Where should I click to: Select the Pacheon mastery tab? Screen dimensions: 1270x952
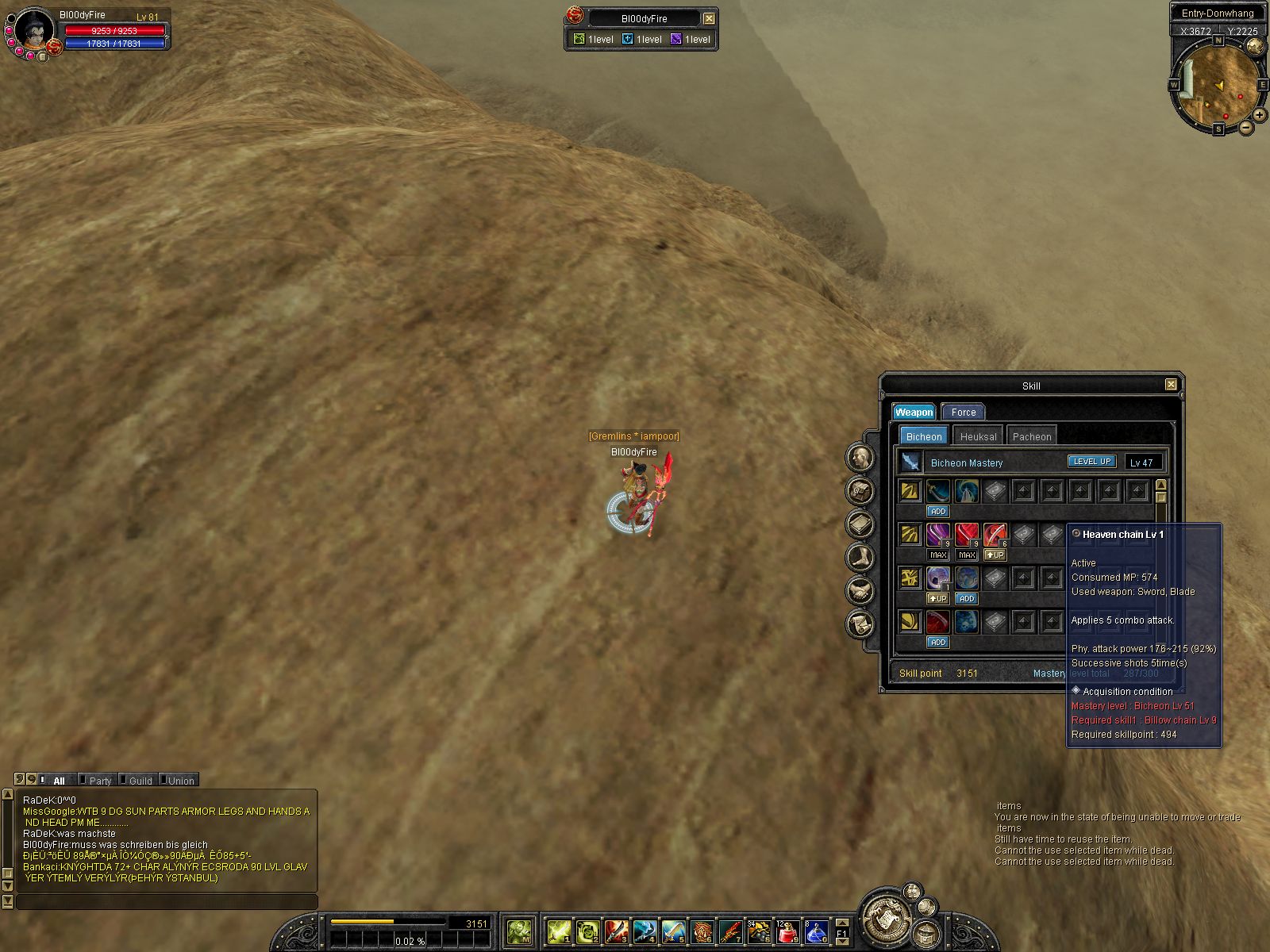pos(1031,436)
